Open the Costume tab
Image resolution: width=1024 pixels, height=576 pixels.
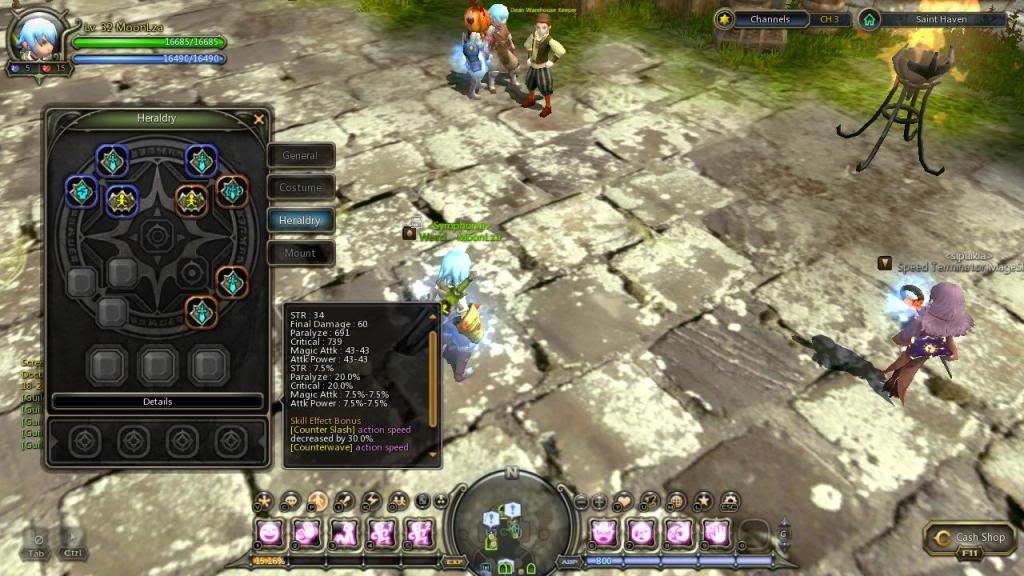point(300,188)
